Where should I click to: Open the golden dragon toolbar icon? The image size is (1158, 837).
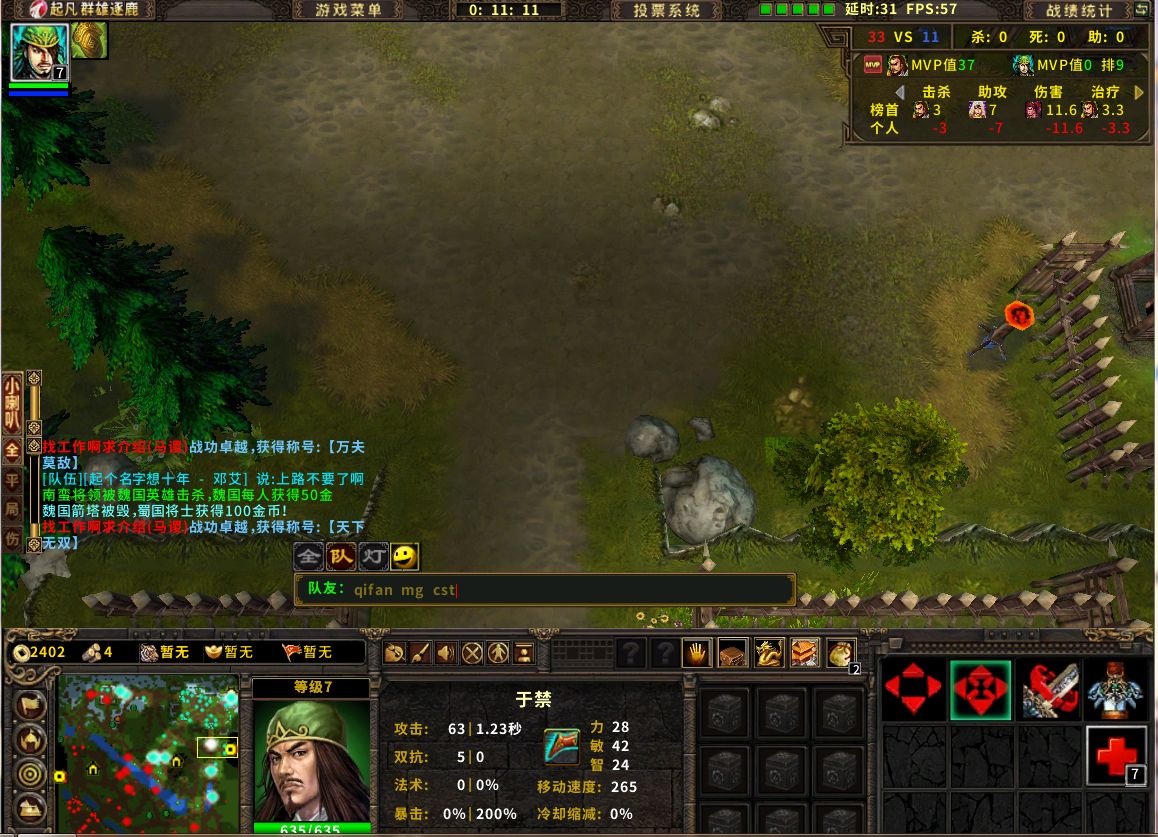[x=769, y=654]
